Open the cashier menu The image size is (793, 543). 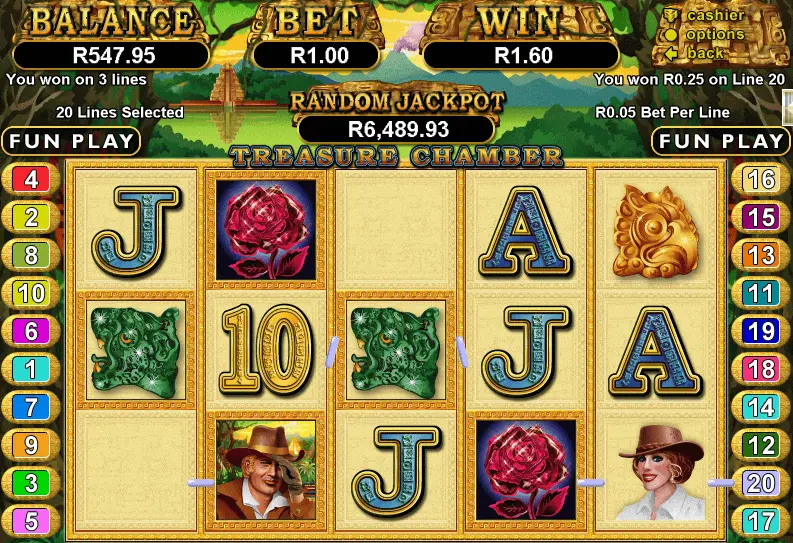pos(714,15)
